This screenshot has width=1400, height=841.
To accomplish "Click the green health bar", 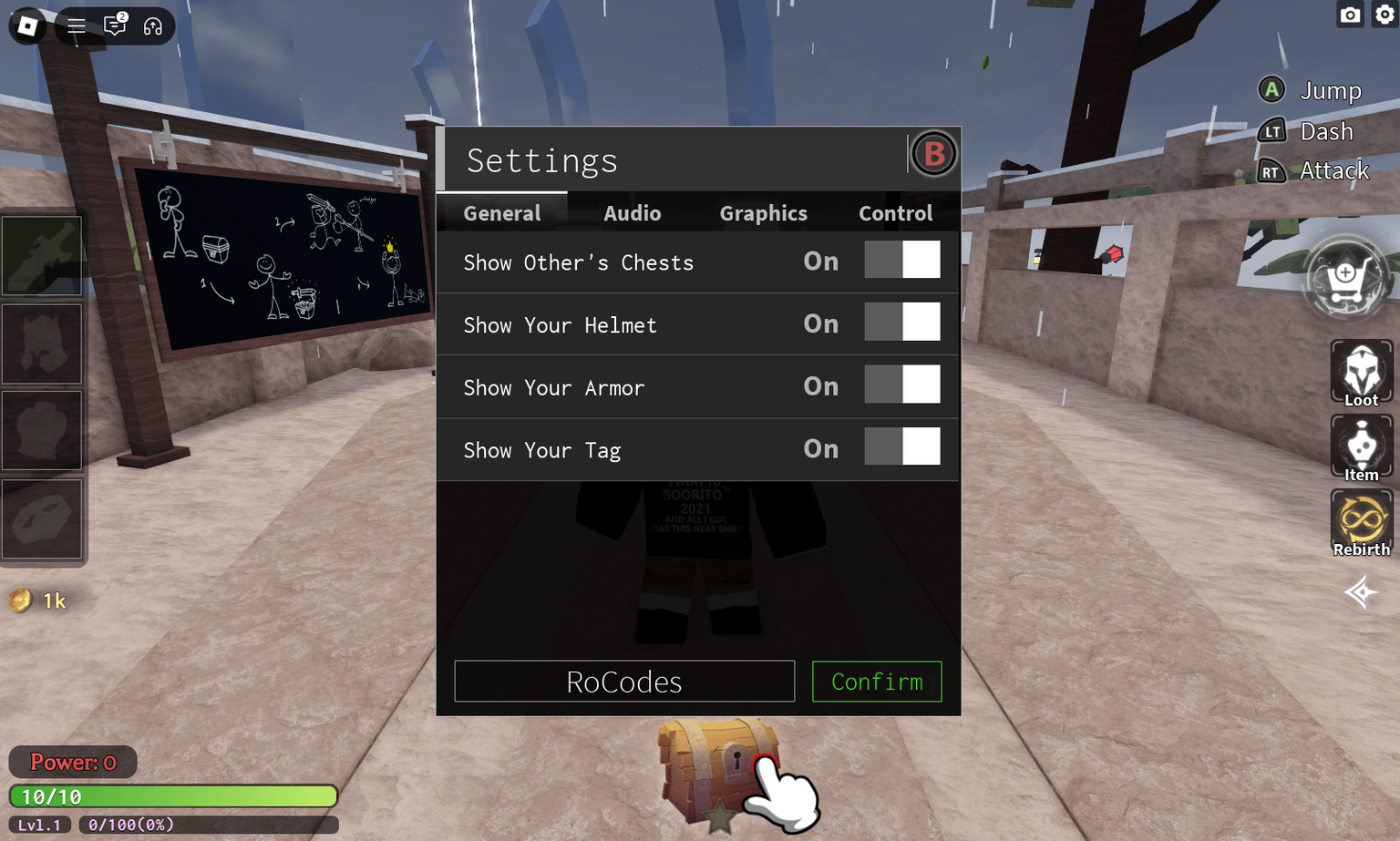I will (173, 795).
